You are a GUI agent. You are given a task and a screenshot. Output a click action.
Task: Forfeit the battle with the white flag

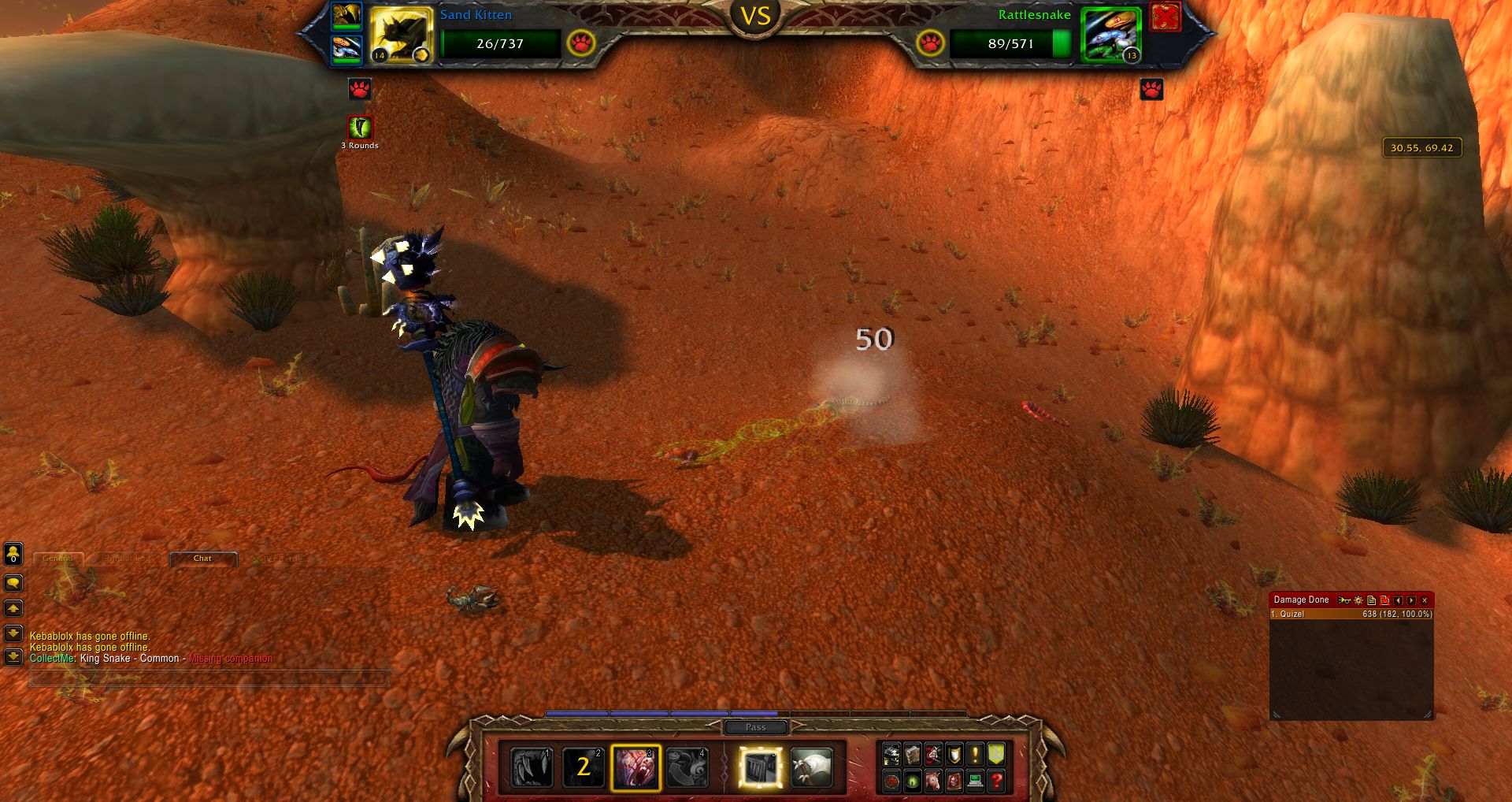(811, 767)
